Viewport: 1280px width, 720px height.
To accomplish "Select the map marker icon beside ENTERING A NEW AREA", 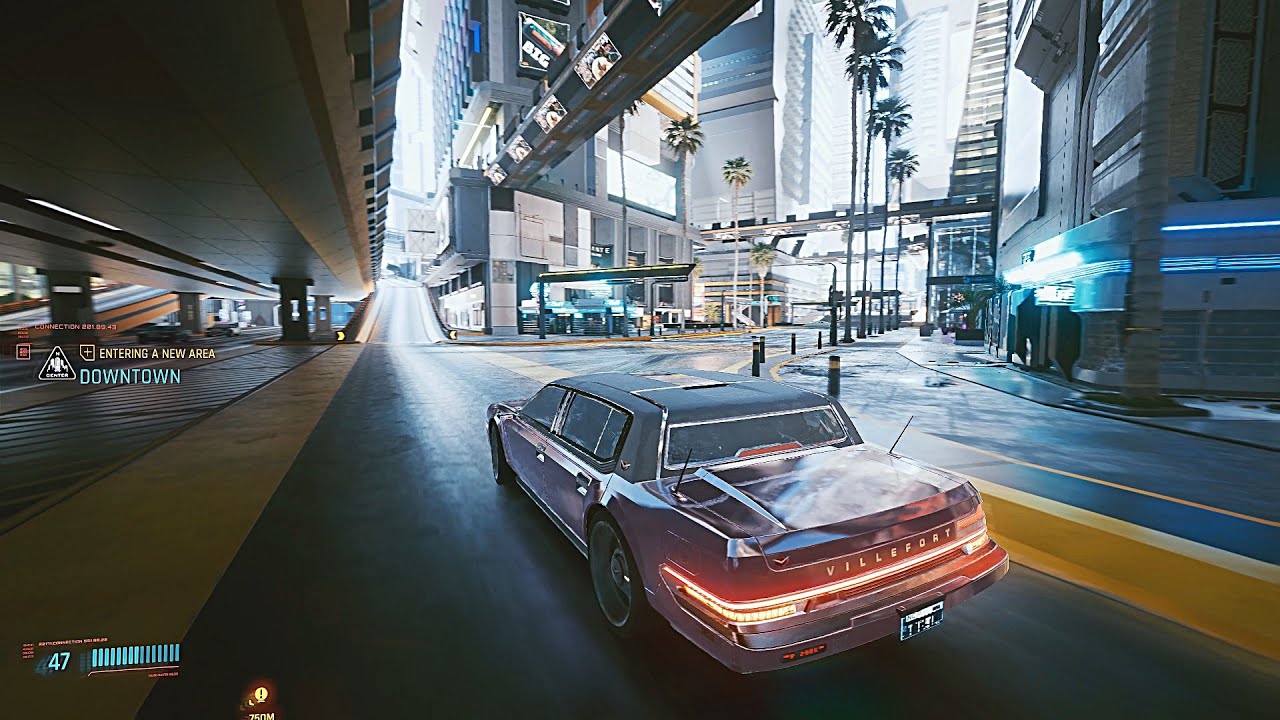I will click(x=87, y=351).
